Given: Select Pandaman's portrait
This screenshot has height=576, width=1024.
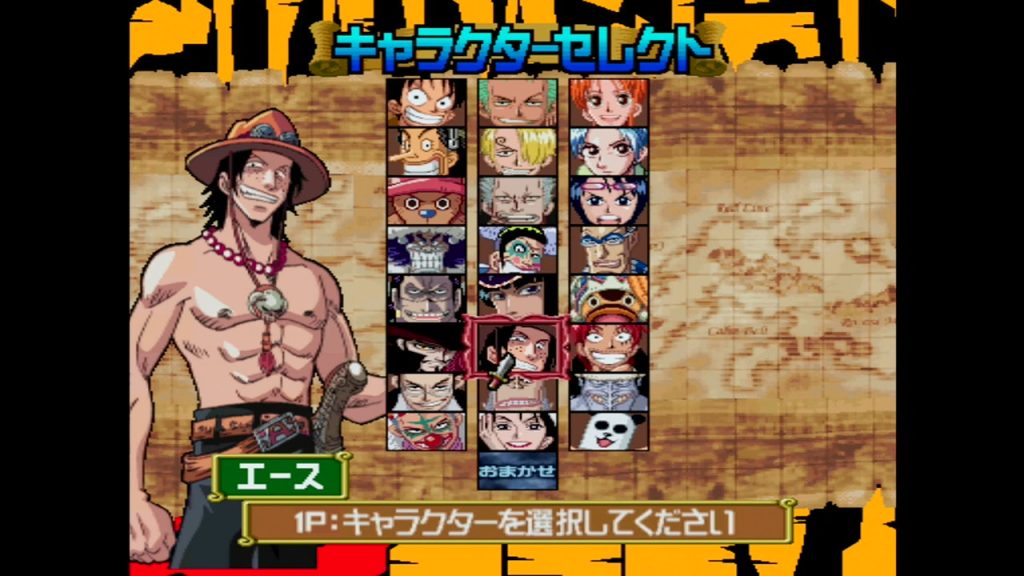Looking at the screenshot, I should (609, 432).
